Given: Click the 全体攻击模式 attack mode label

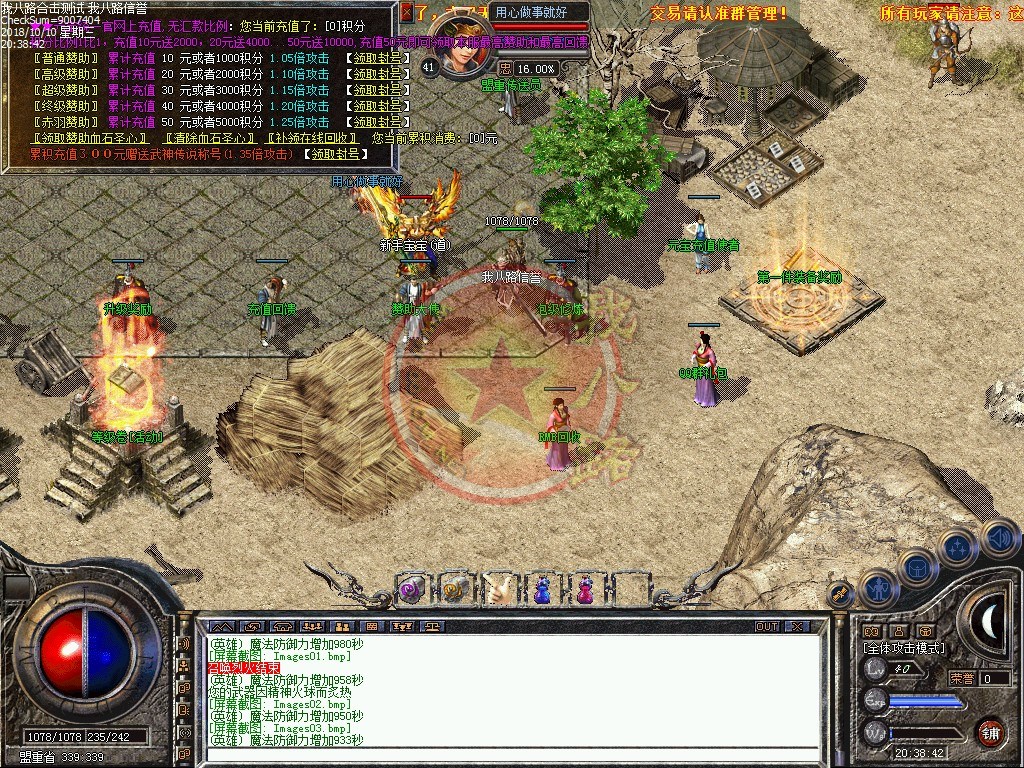Looking at the screenshot, I should (x=903, y=649).
